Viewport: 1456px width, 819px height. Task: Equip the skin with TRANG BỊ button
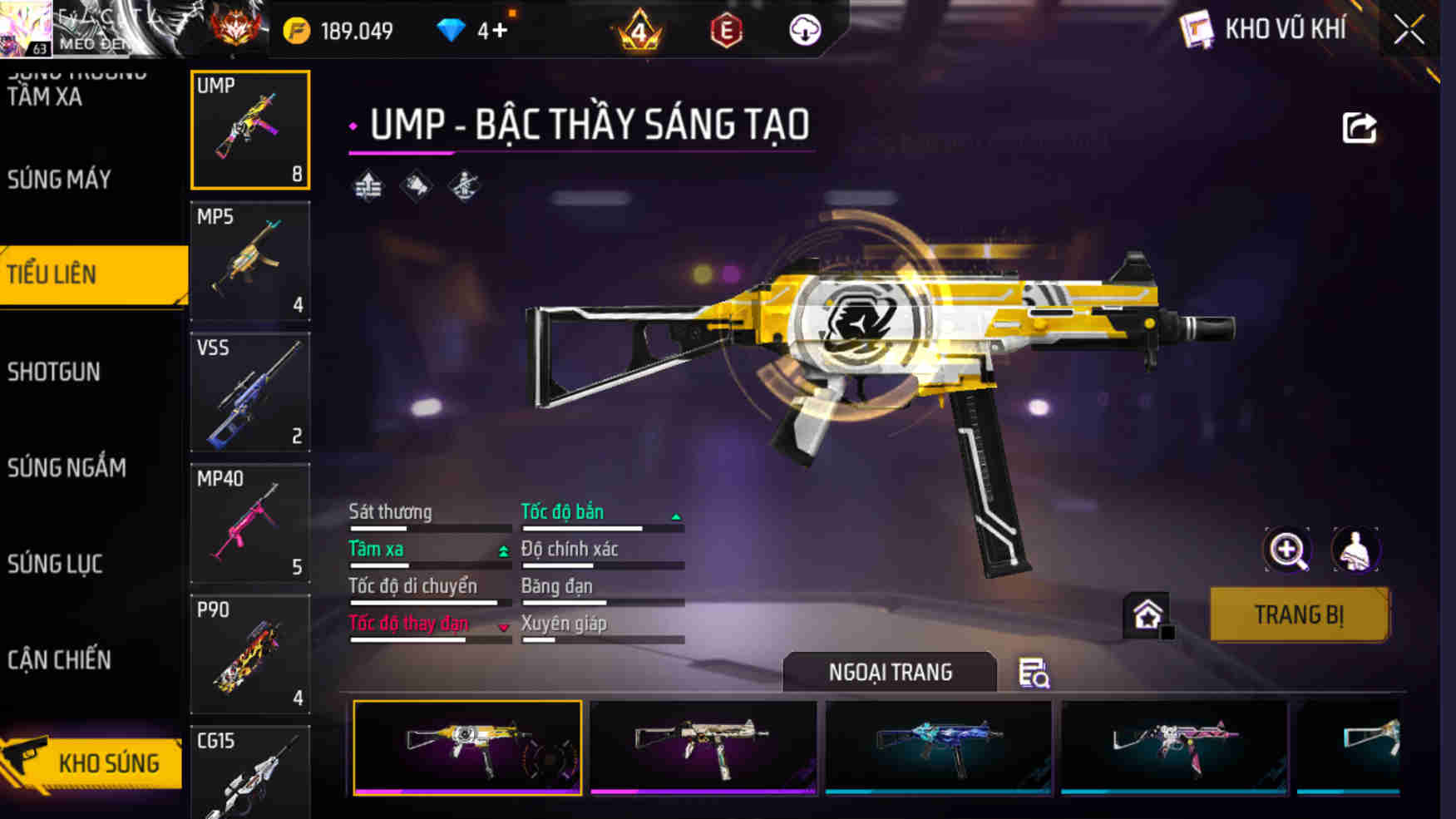1299,615
